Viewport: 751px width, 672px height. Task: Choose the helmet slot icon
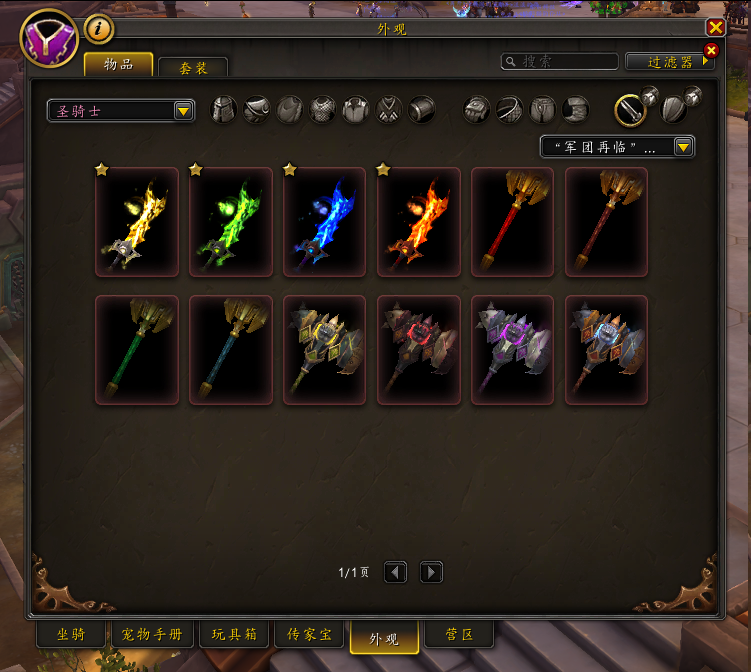click(x=225, y=109)
